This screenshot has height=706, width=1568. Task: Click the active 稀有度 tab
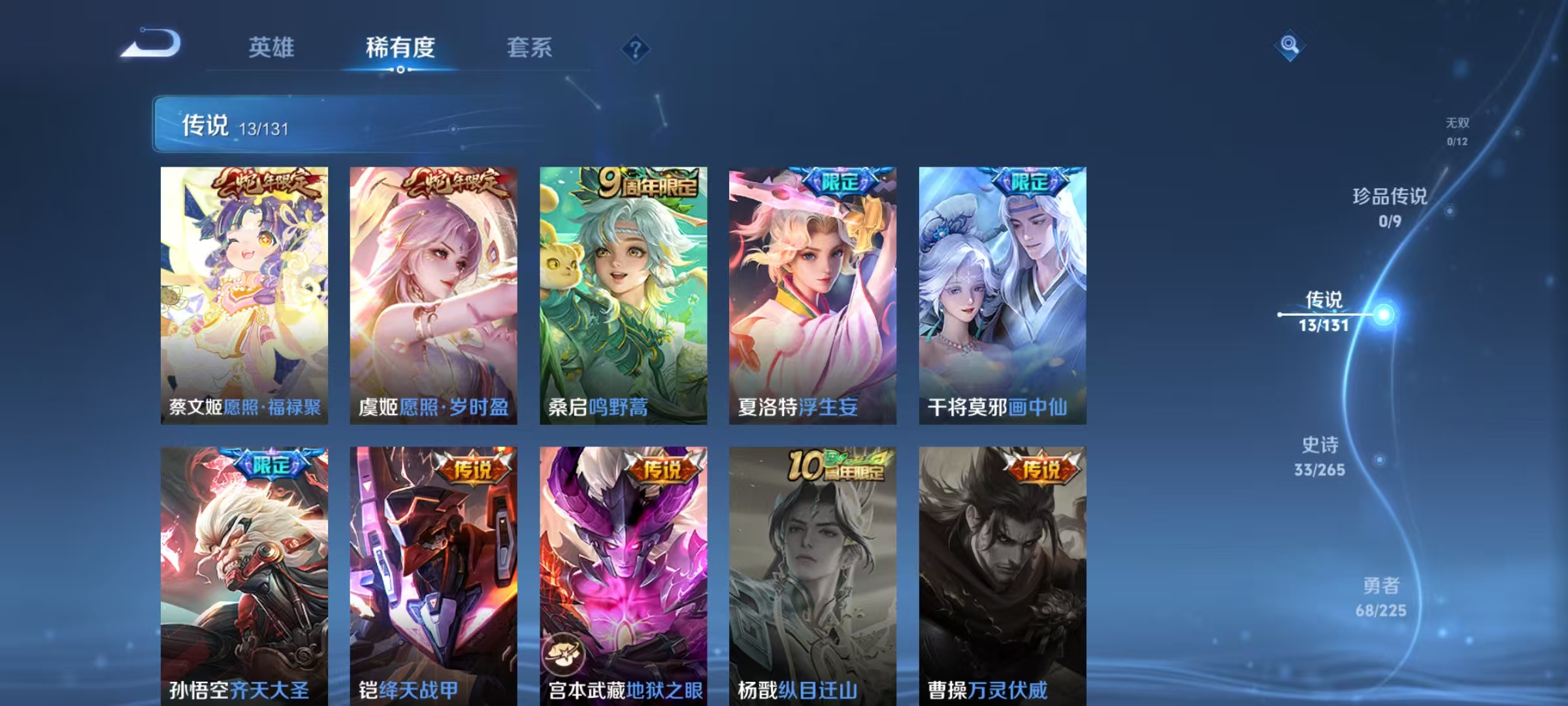(x=400, y=48)
